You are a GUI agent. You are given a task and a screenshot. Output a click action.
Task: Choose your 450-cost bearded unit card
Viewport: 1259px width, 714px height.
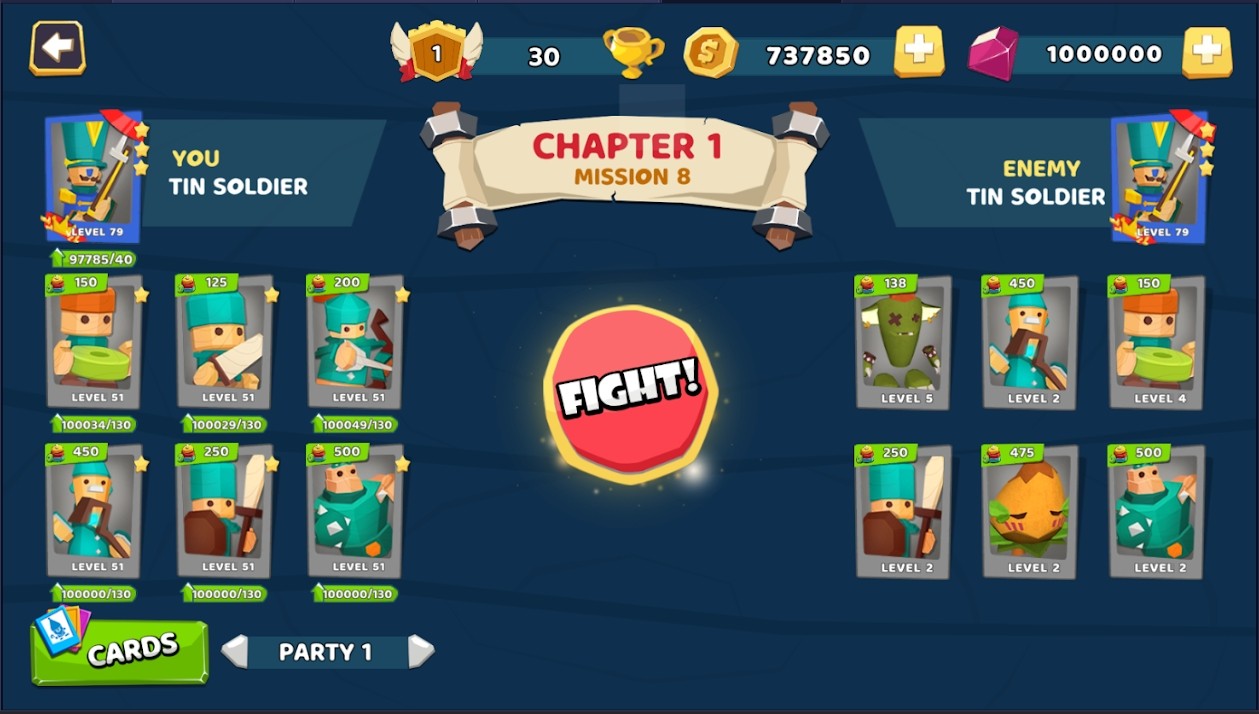coord(94,511)
